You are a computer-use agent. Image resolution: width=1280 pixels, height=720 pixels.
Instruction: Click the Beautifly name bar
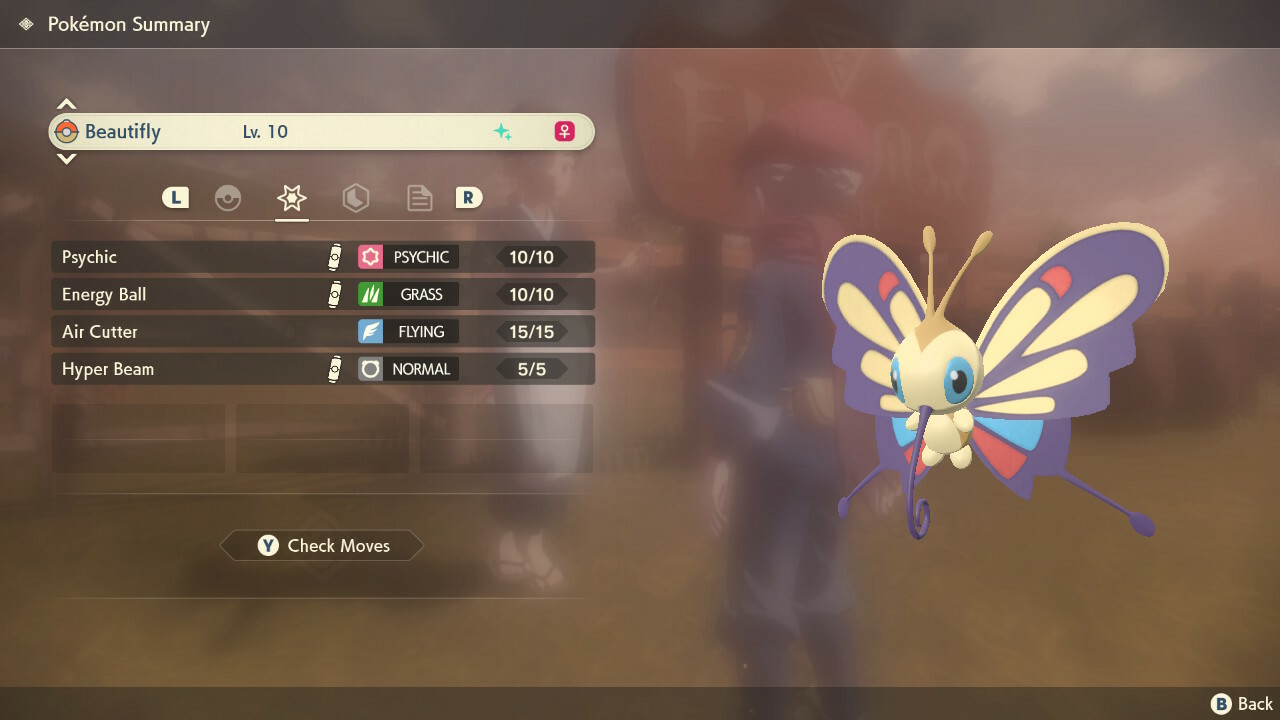pyautogui.click(x=322, y=132)
